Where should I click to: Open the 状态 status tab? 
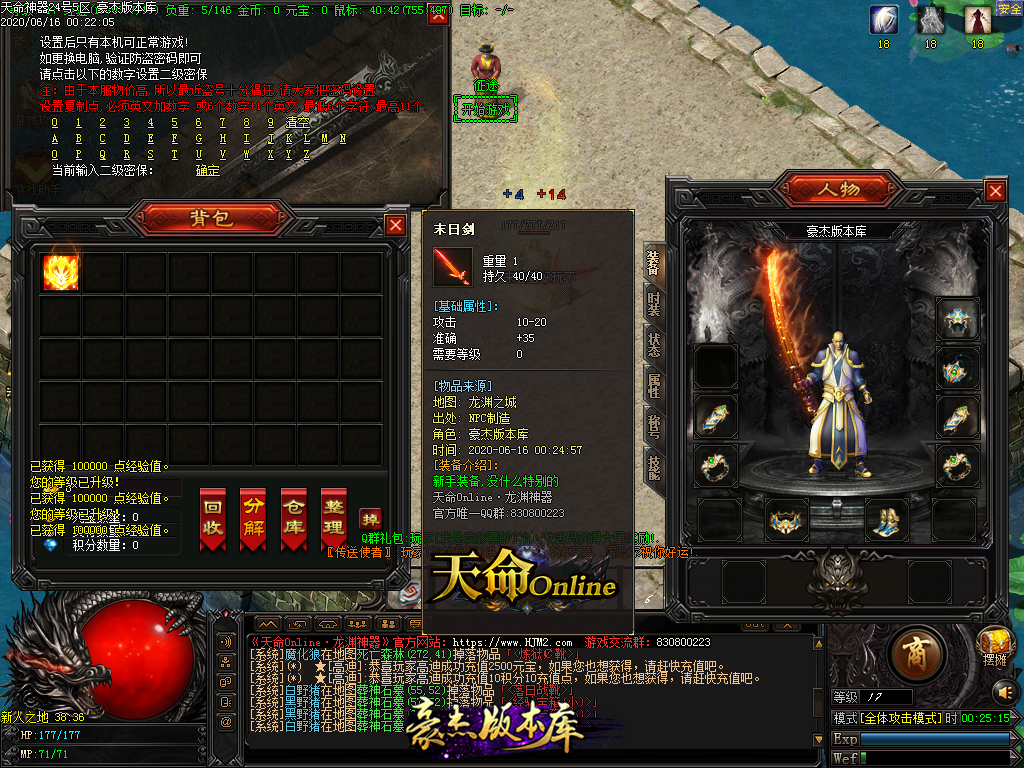pyautogui.click(x=653, y=345)
